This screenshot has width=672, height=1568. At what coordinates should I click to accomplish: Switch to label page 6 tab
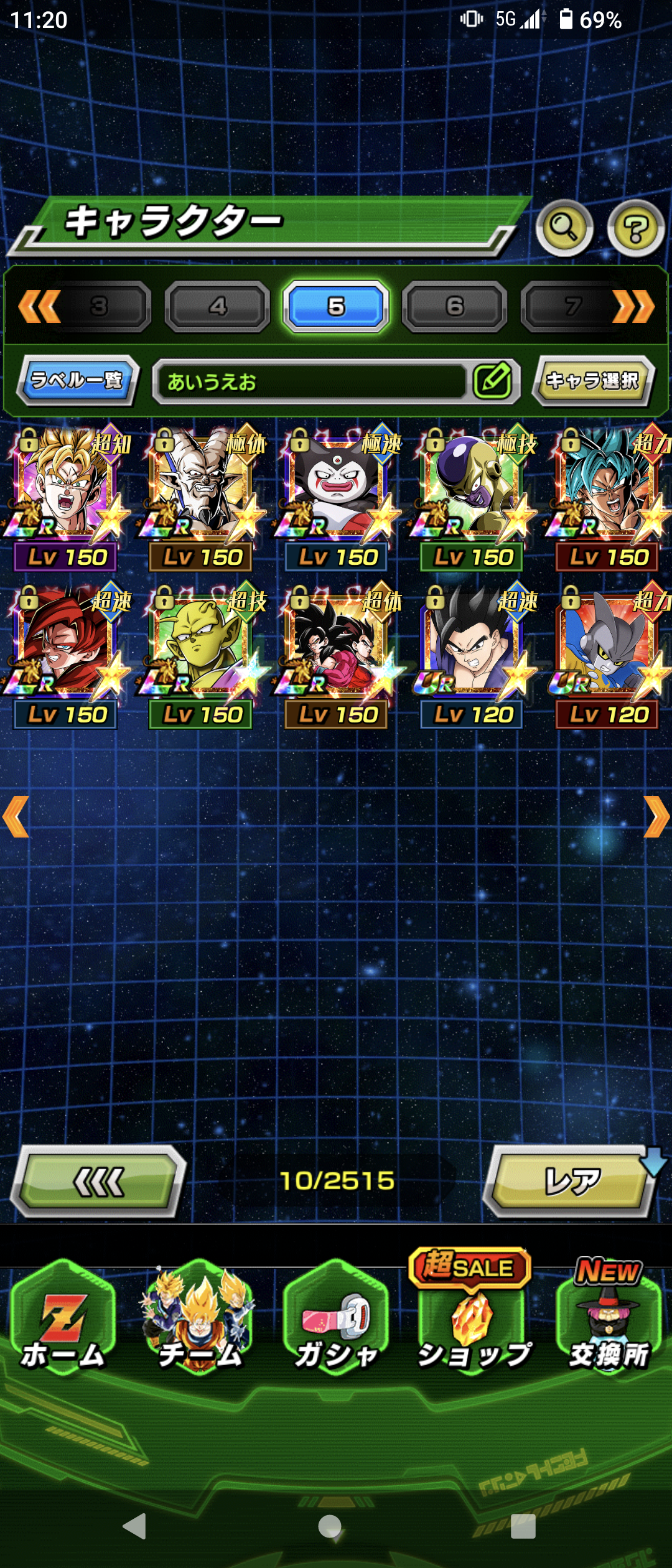pos(454,306)
